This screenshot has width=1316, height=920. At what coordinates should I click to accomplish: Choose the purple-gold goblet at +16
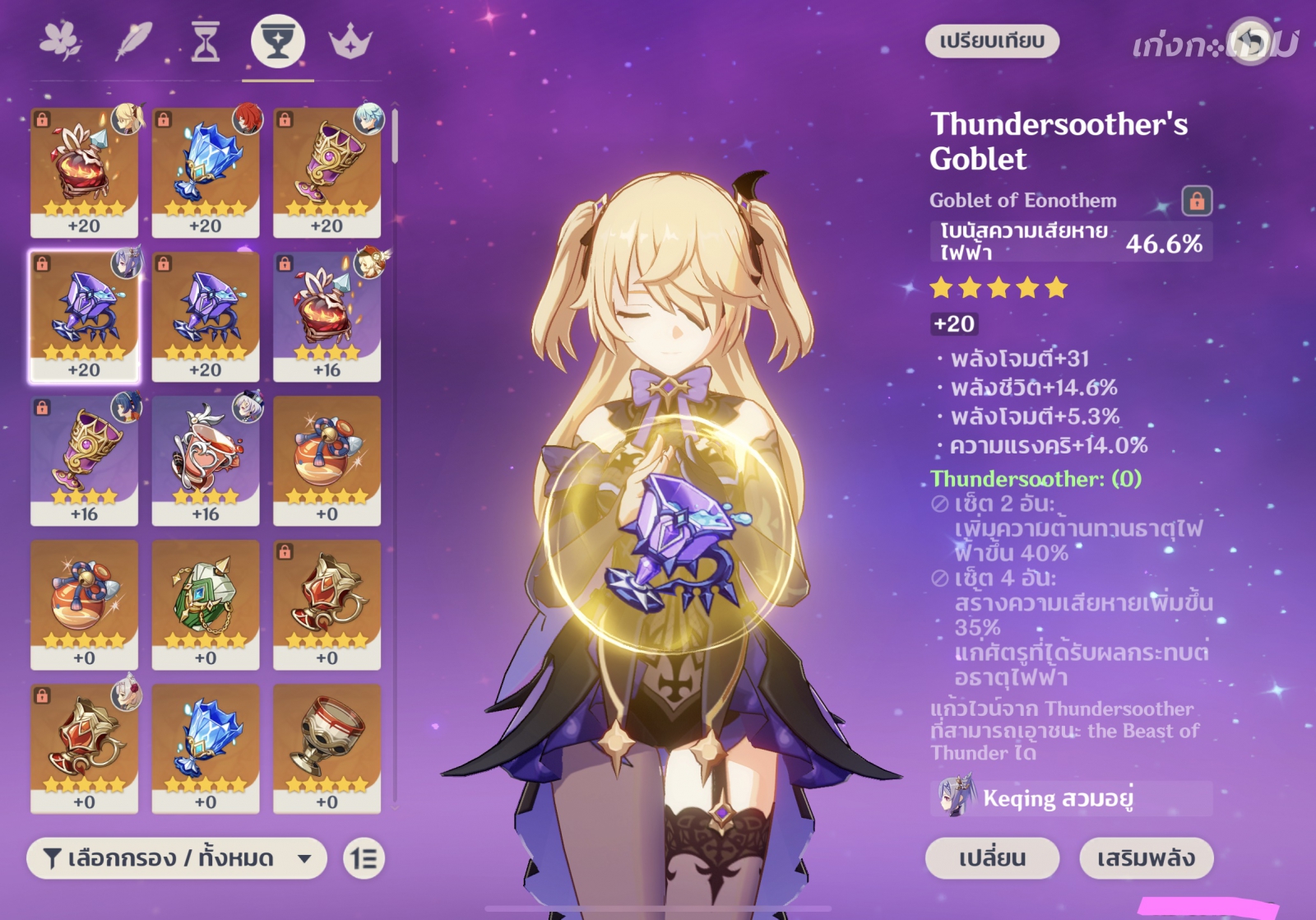pyautogui.click(x=84, y=460)
